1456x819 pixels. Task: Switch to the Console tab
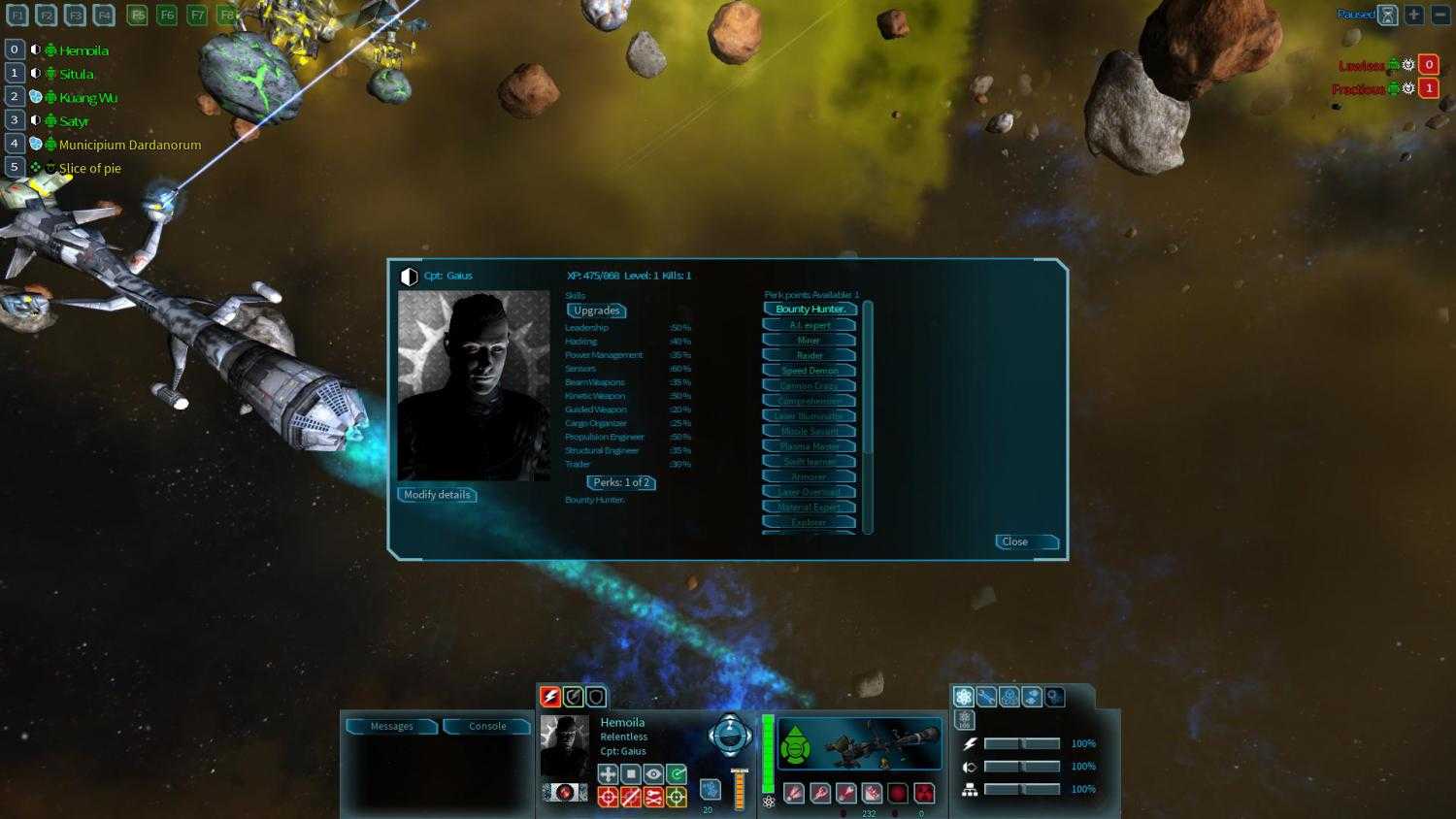point(486,726)
